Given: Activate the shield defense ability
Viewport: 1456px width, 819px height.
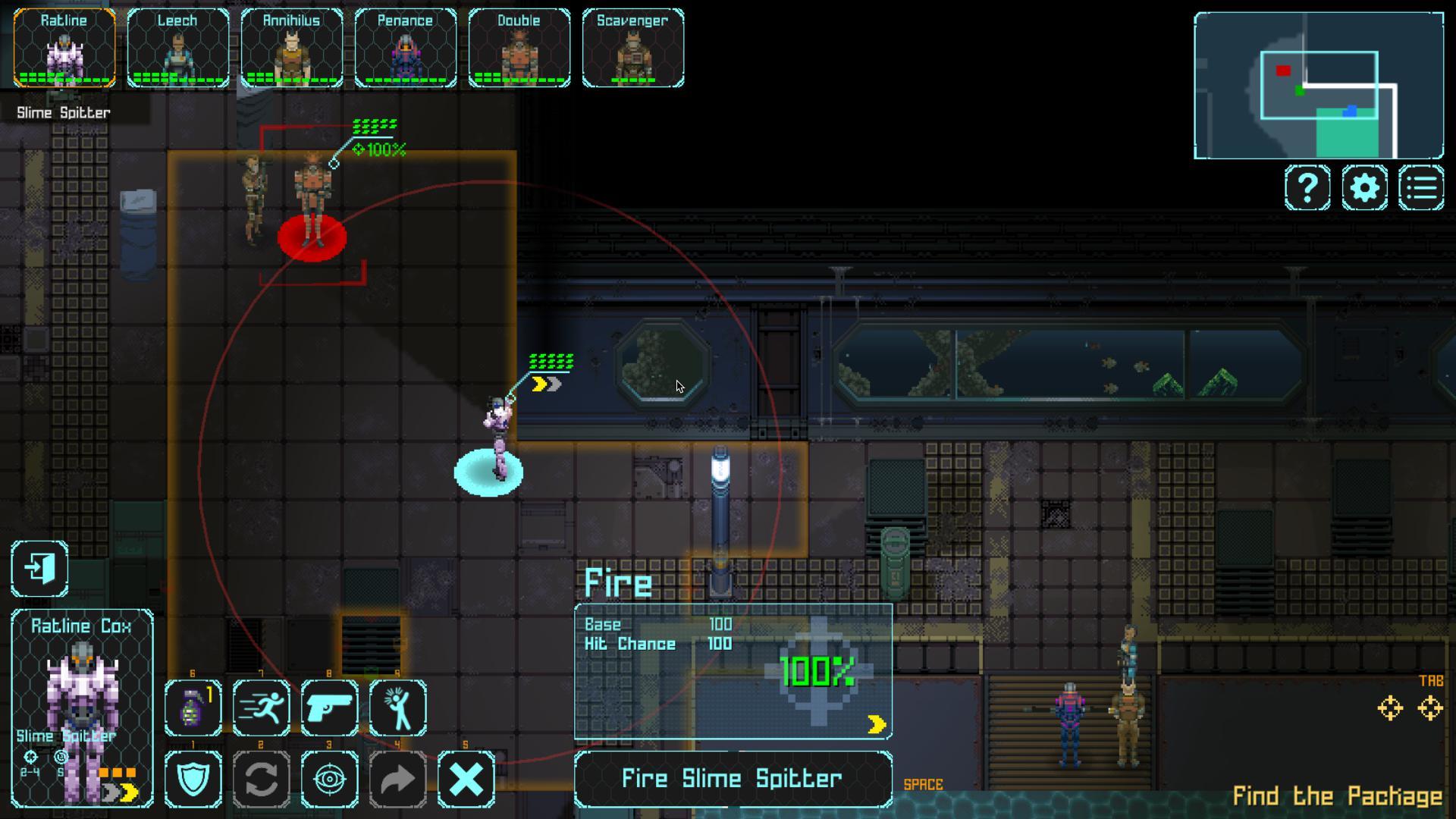Looking at the screenshot, I should click(192, 777).
